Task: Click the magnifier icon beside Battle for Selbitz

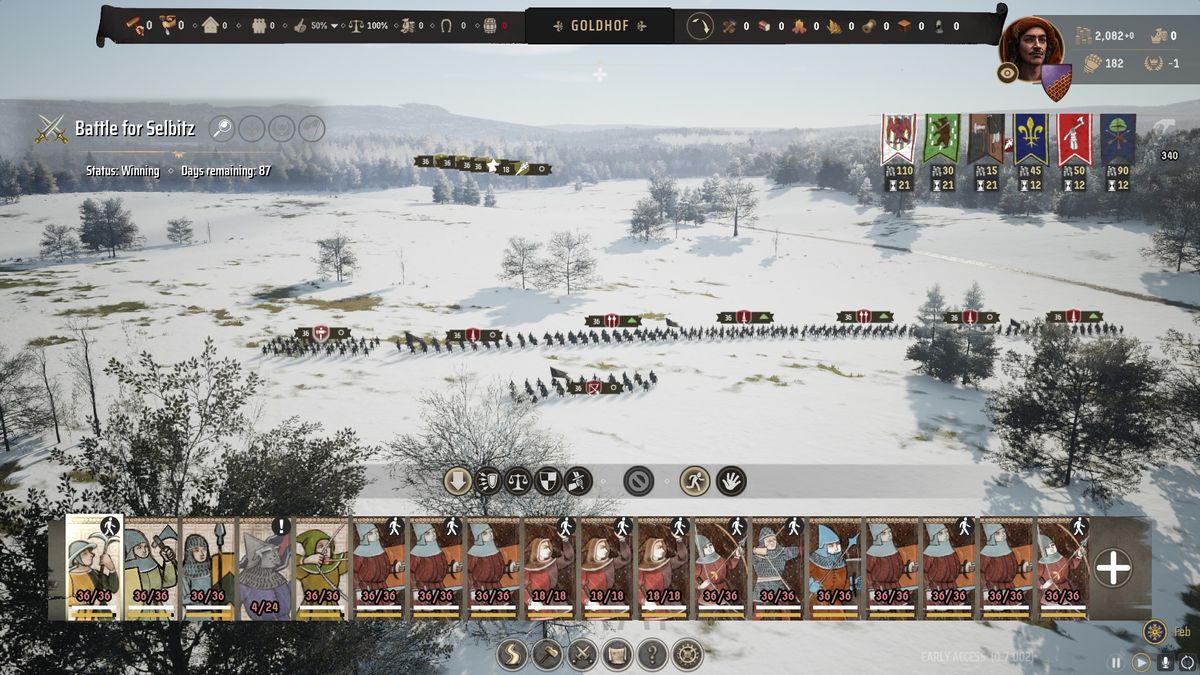Action: [x=222, y=128]
